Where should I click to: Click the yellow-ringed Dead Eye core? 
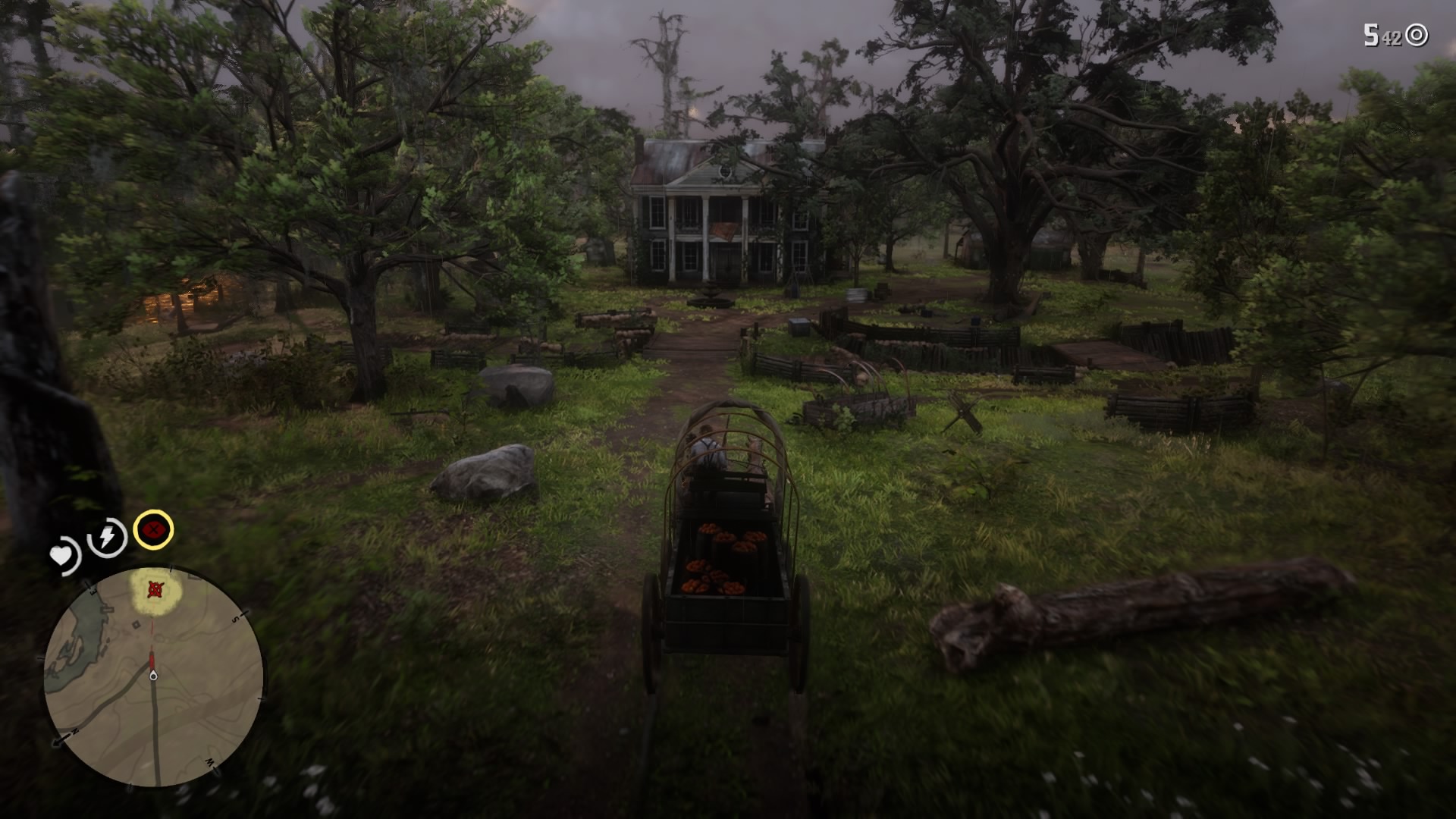tap(153, 532)
